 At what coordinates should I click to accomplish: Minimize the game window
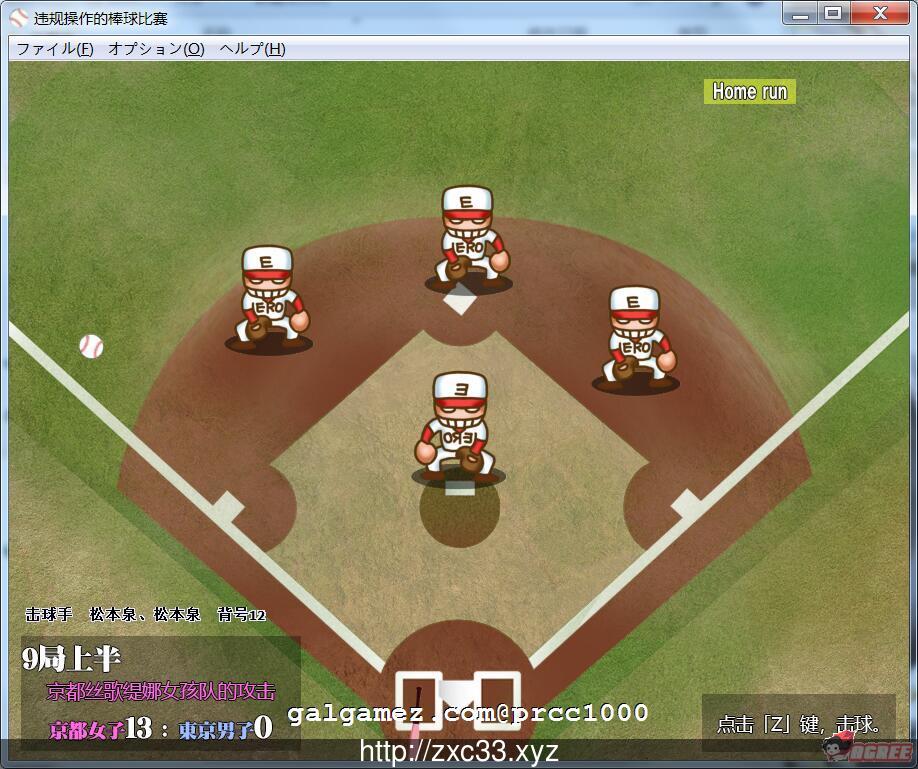(799, 13)
